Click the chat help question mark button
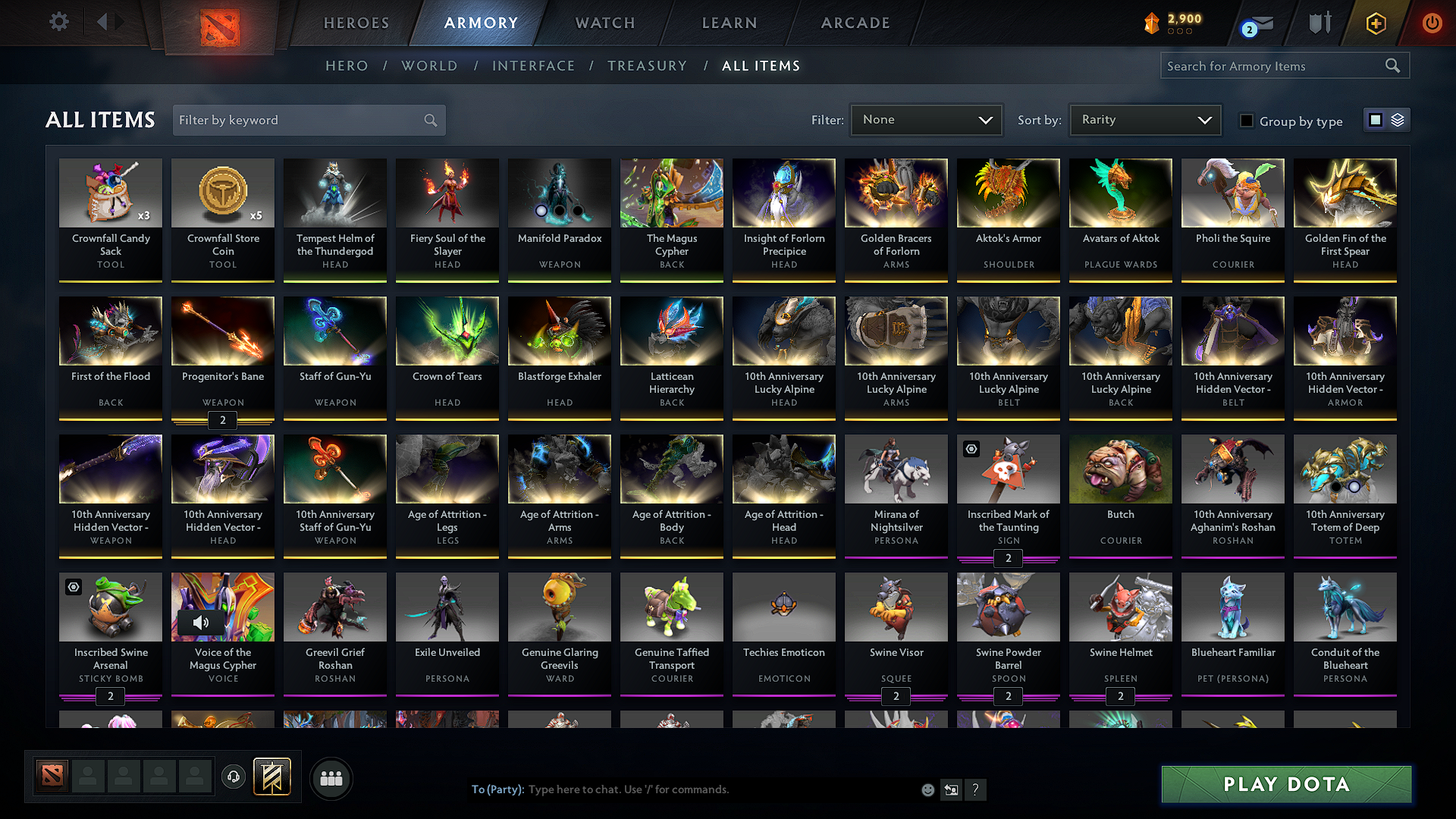This screenshot has height=819, width=1456. click(x=975, y=789)
